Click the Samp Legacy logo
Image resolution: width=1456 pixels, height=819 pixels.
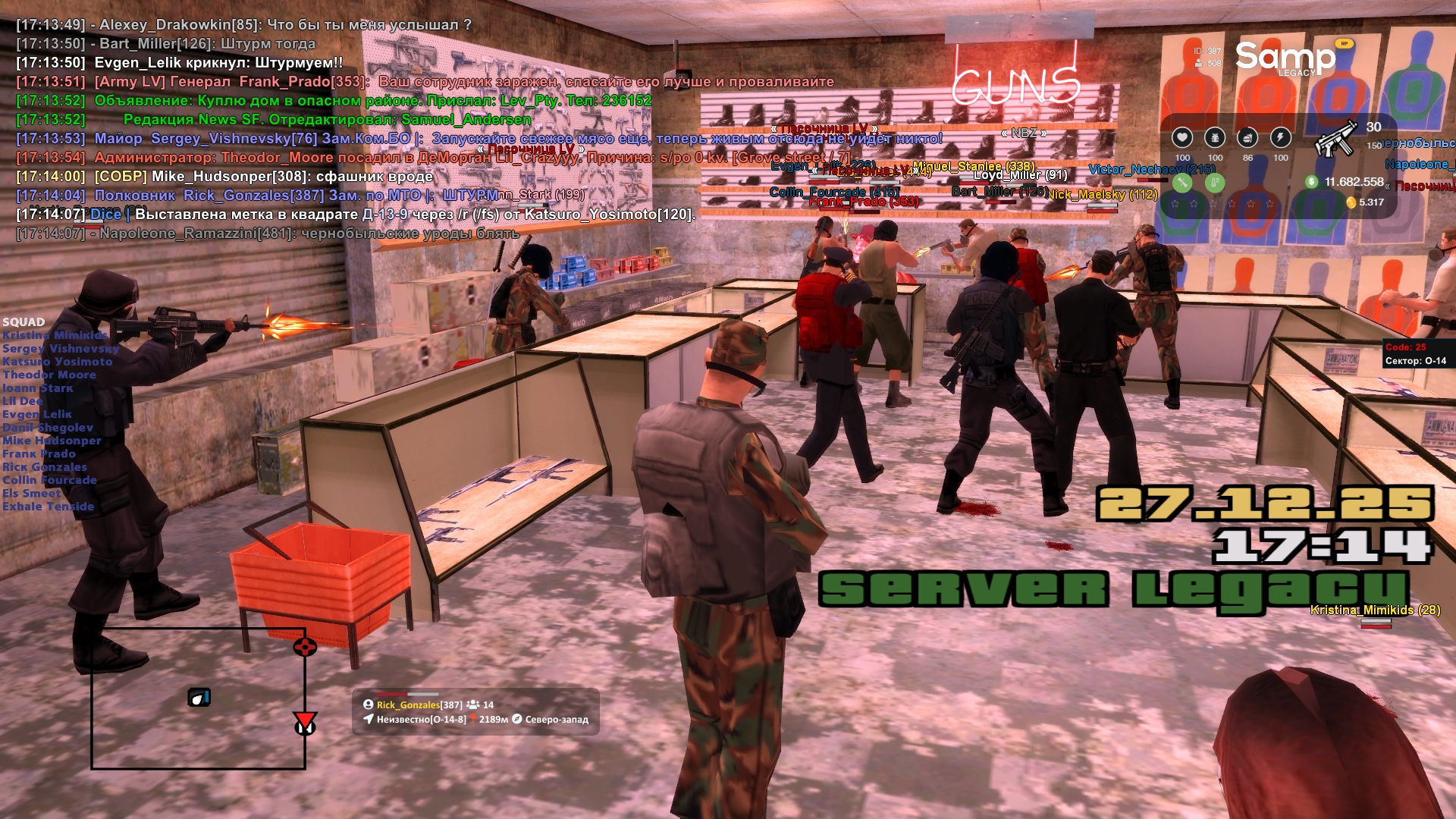(x=1285, y=58)
